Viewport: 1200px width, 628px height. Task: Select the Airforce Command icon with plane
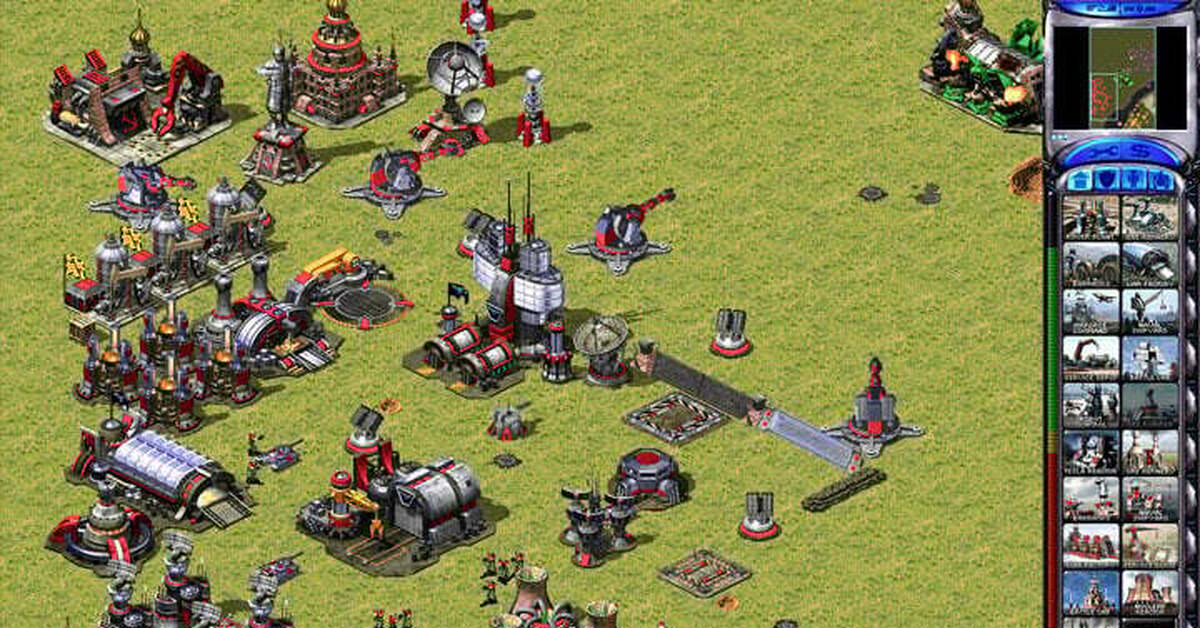[1091, 311]
